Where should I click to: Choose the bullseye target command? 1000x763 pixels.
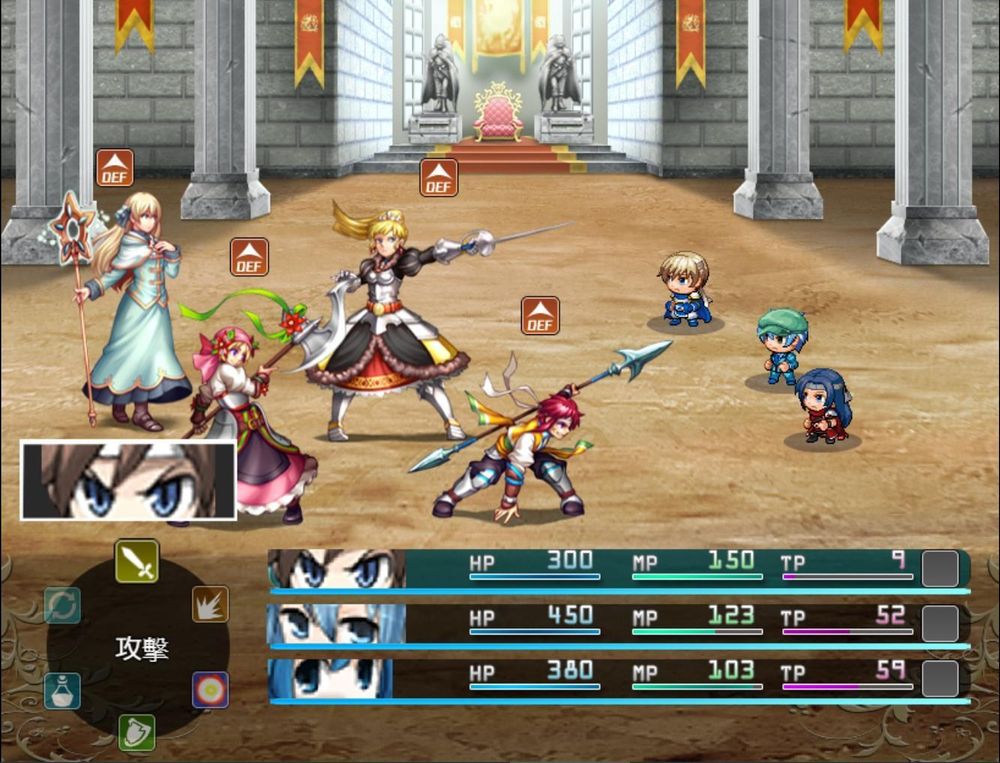(210, 690)
